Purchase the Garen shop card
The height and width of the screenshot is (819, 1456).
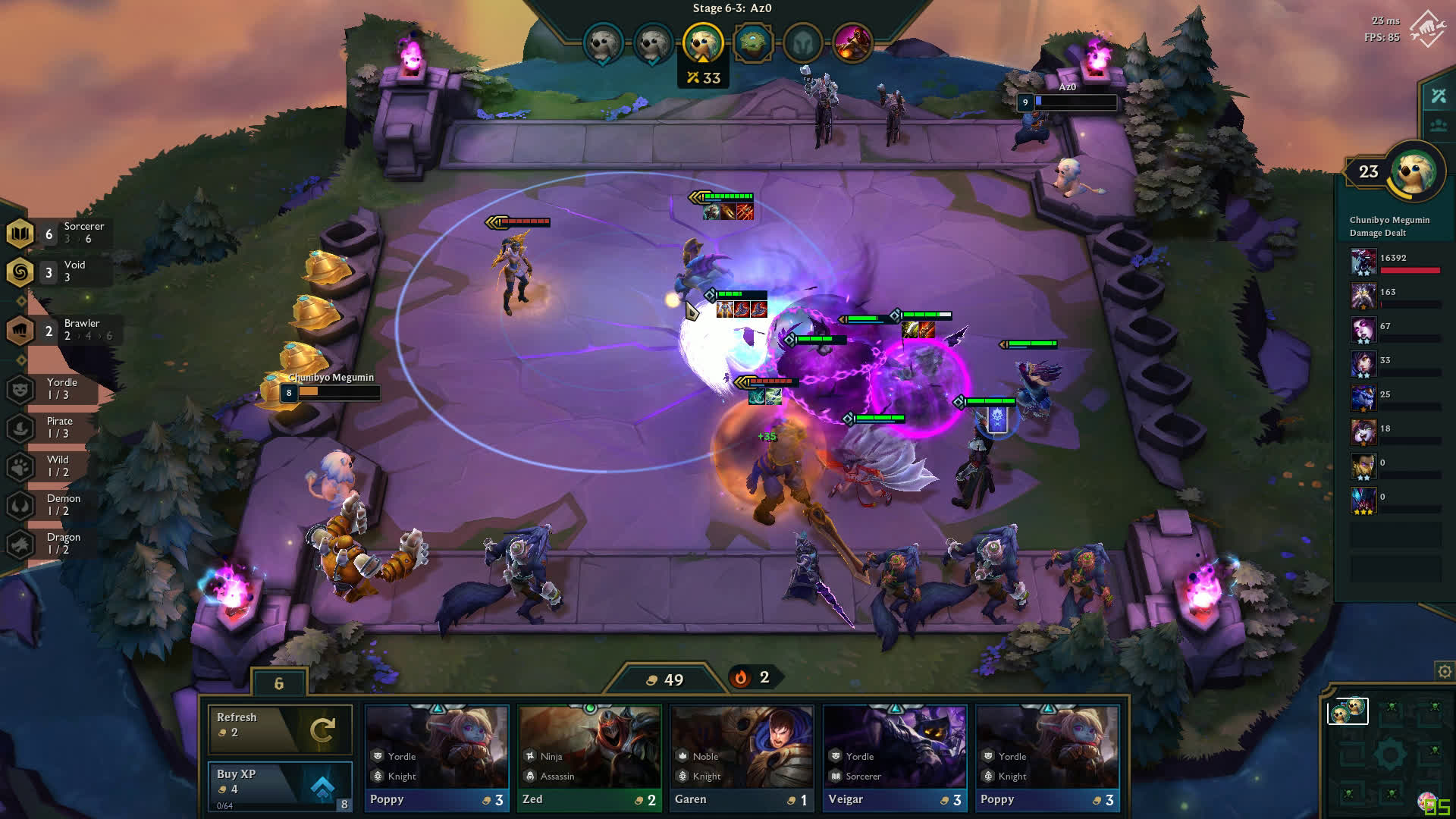tap(742, 757)
